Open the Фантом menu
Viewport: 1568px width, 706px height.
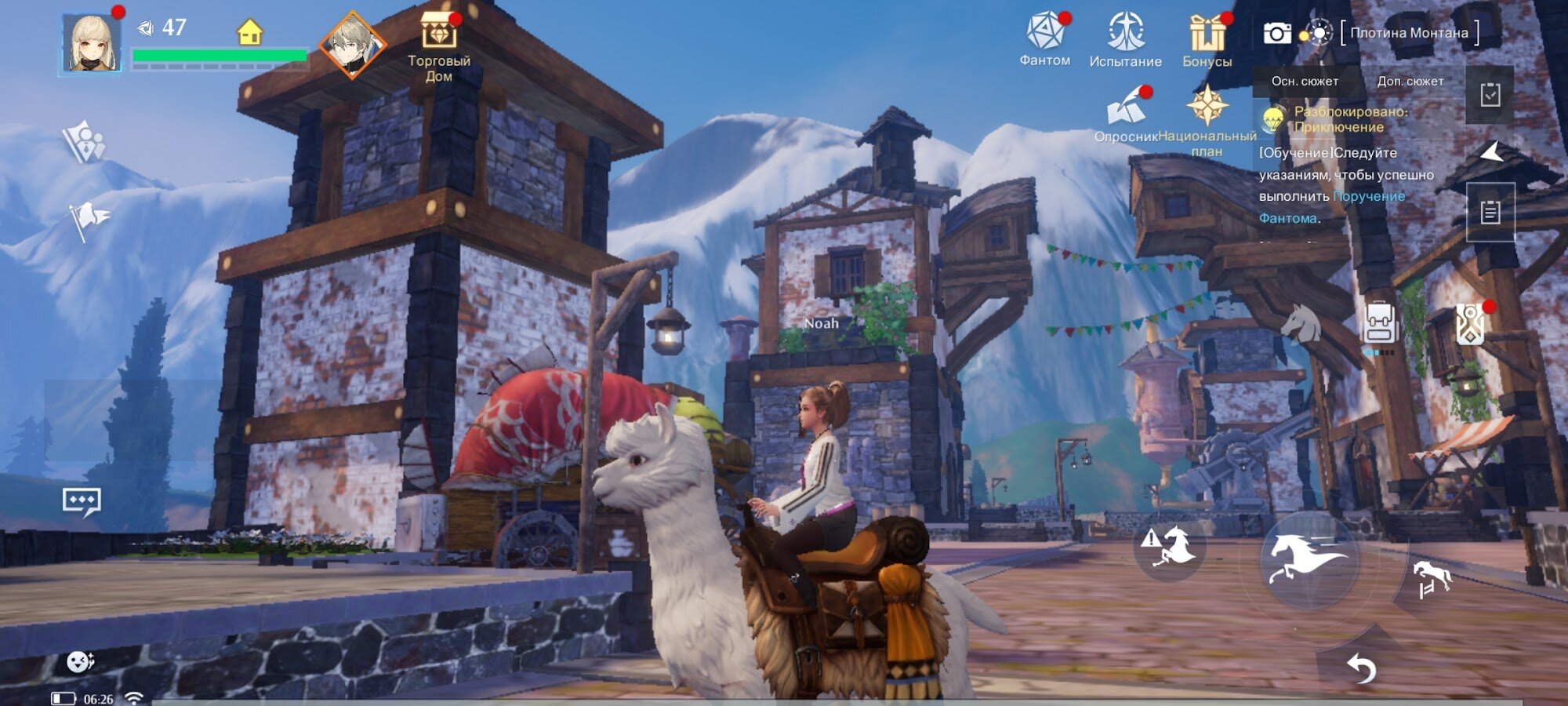pos(1044,39)
